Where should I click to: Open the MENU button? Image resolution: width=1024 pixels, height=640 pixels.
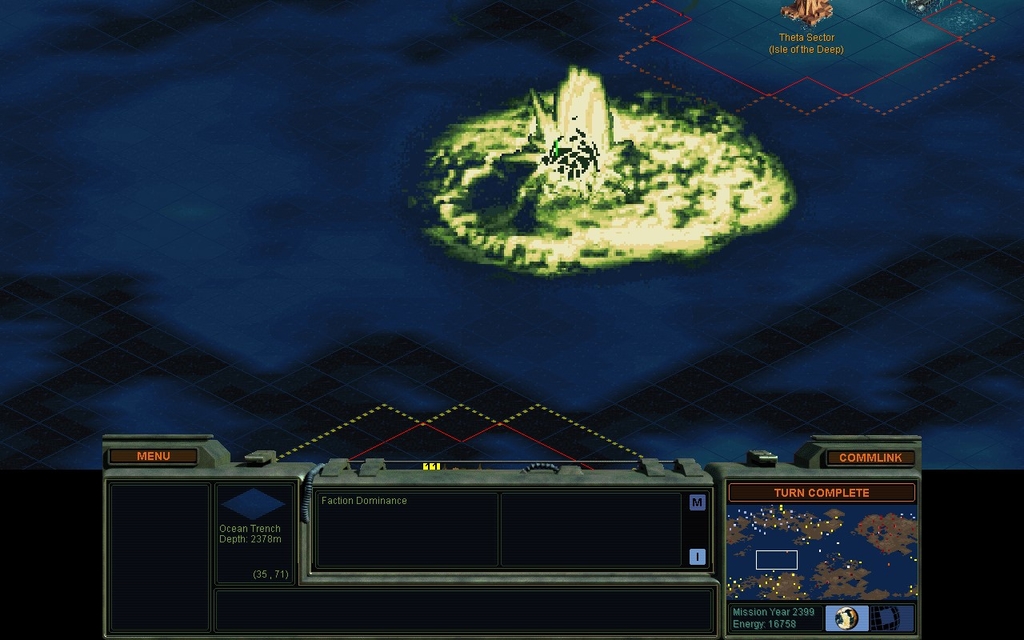click(x=153, y=456)
